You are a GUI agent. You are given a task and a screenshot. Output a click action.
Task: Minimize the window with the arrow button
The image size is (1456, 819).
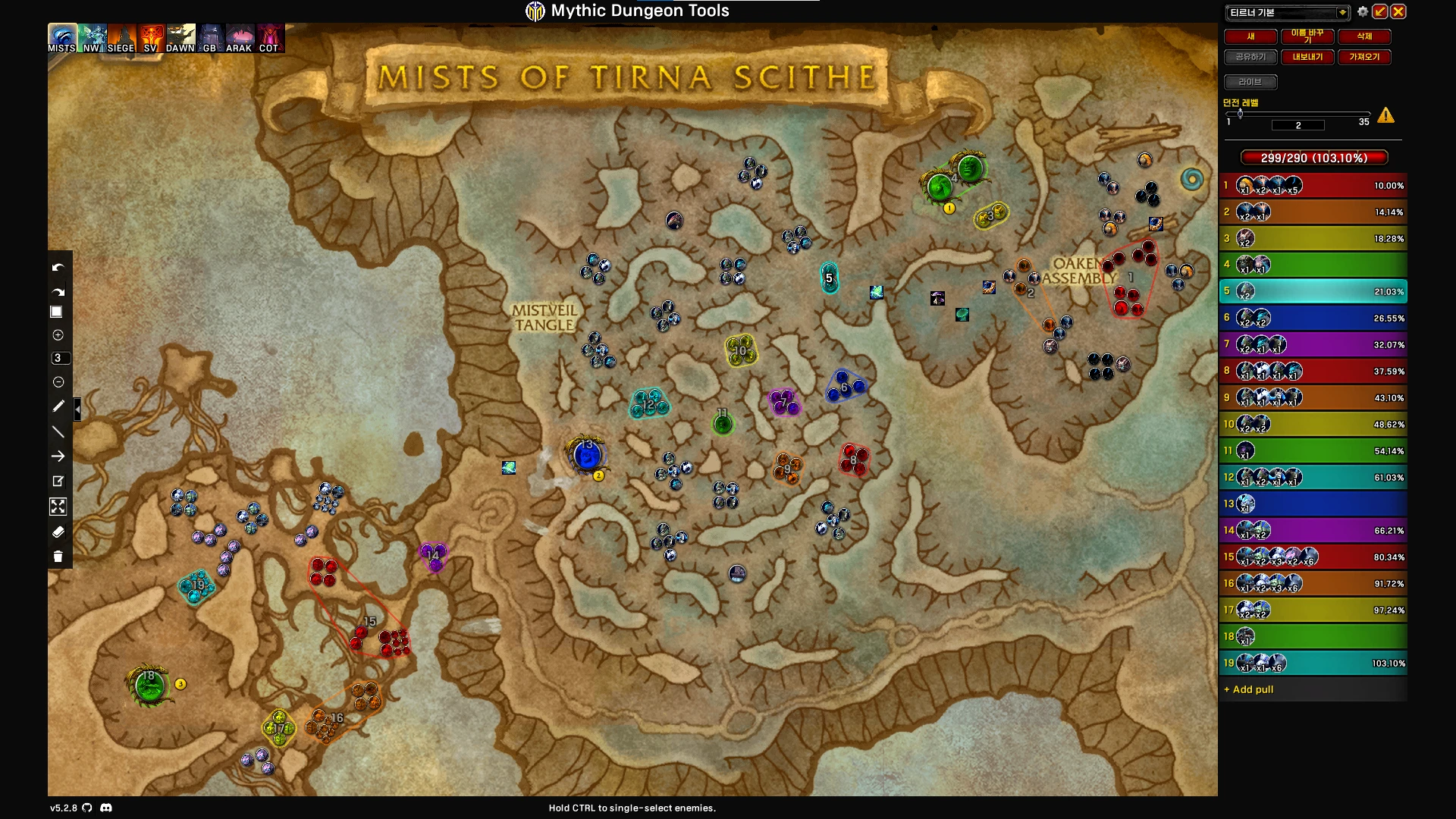[1380, 12]
